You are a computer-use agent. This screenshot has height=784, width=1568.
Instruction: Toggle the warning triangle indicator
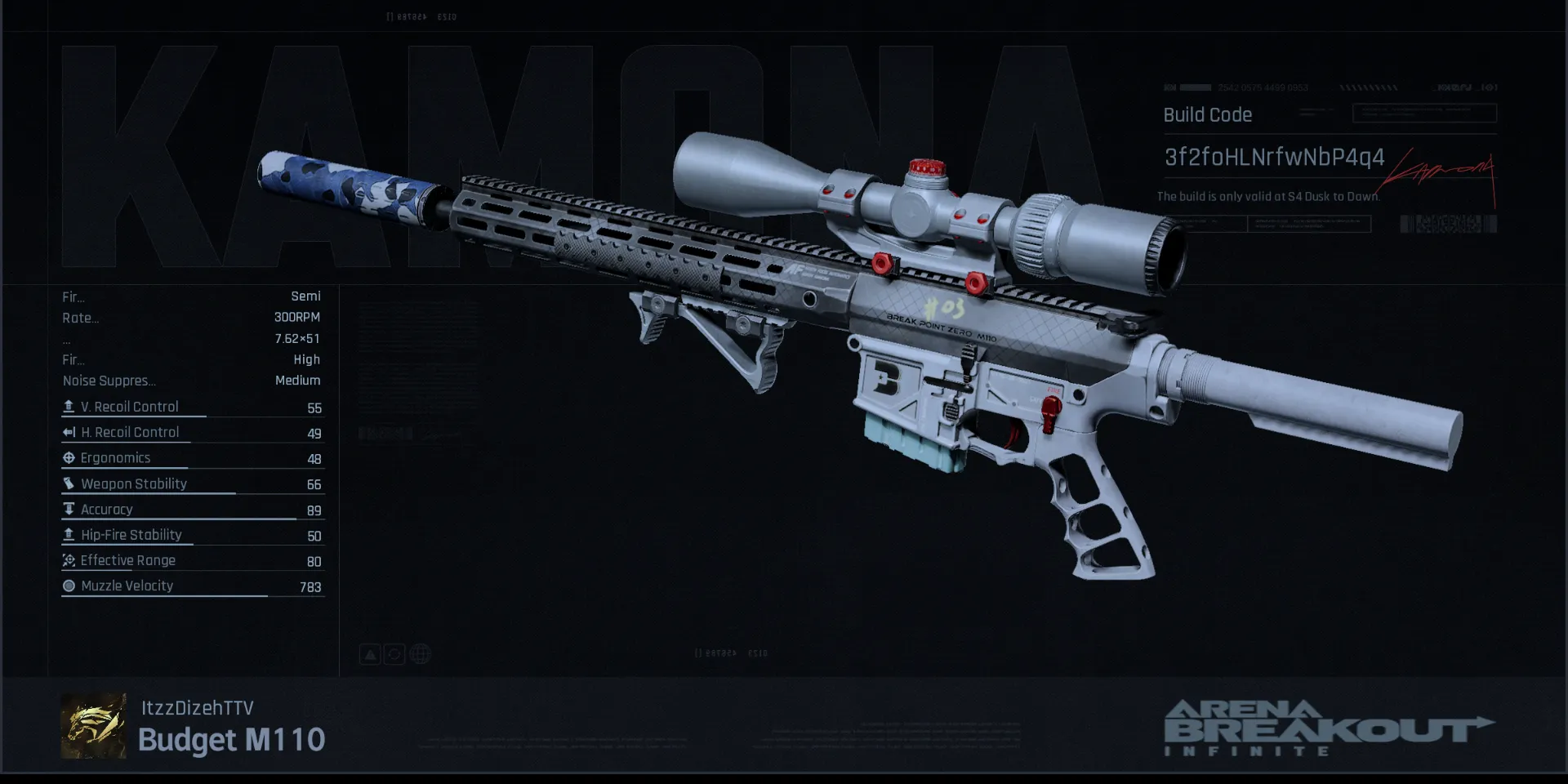click(369, 653)
